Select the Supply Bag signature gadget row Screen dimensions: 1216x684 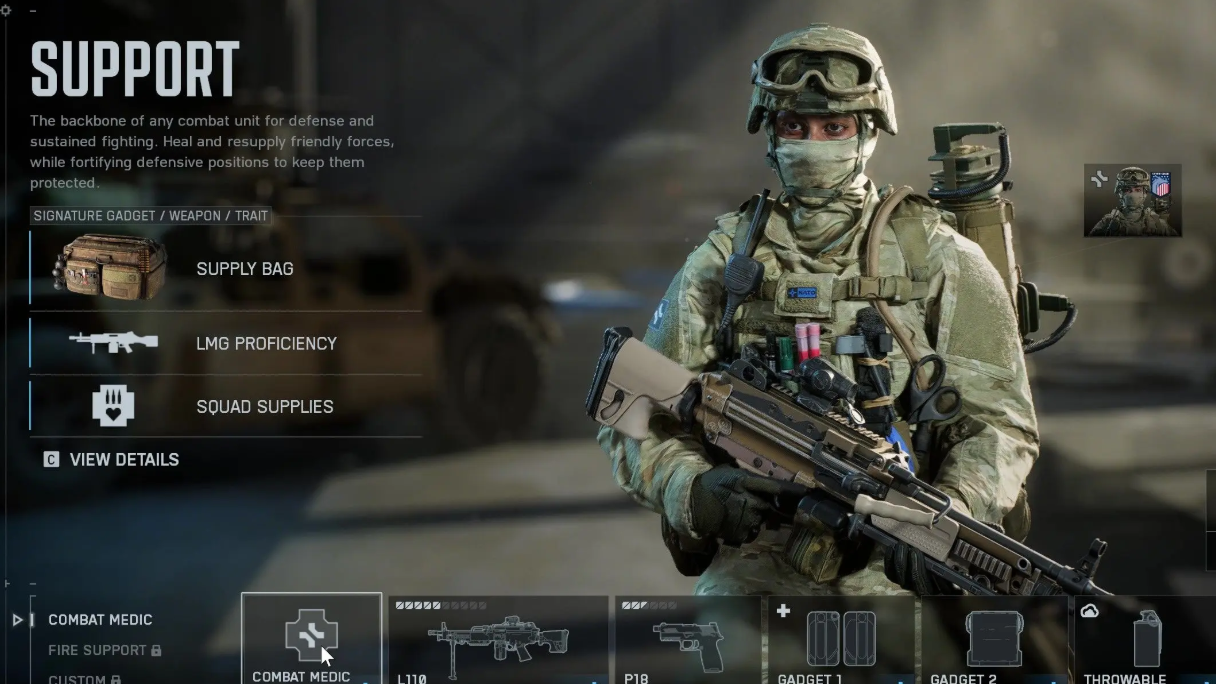[x=226, y=268]
